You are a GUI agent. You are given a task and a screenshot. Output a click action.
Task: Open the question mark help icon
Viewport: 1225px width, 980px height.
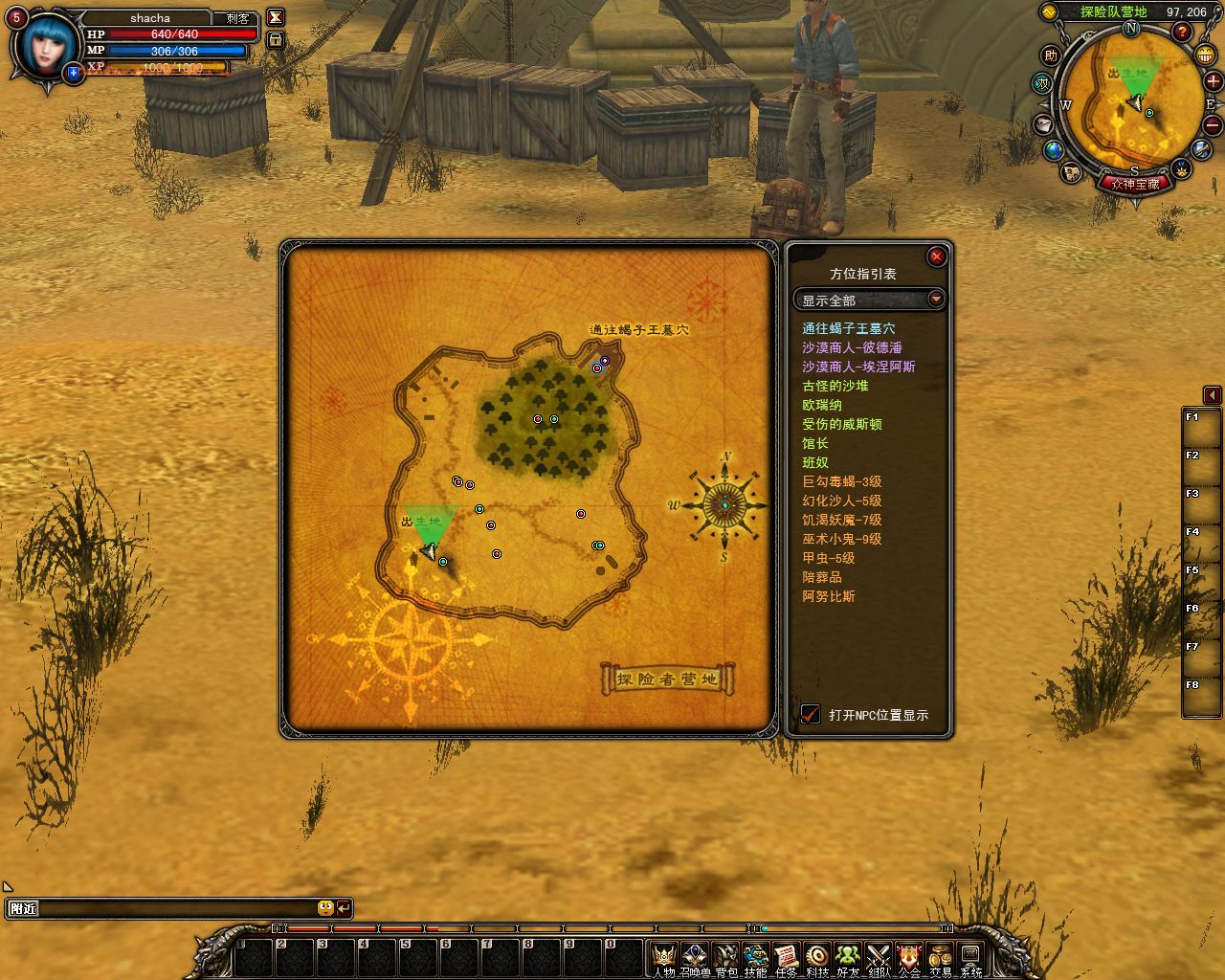click(x=1181, y=32)
